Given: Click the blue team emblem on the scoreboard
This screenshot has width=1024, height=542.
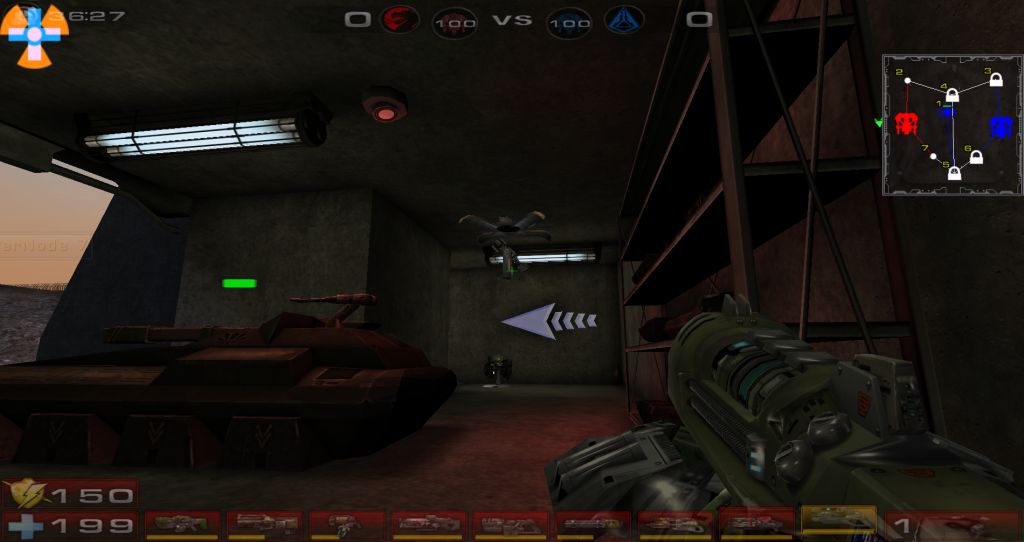Looking at the screenshot, I should point(622,19).
